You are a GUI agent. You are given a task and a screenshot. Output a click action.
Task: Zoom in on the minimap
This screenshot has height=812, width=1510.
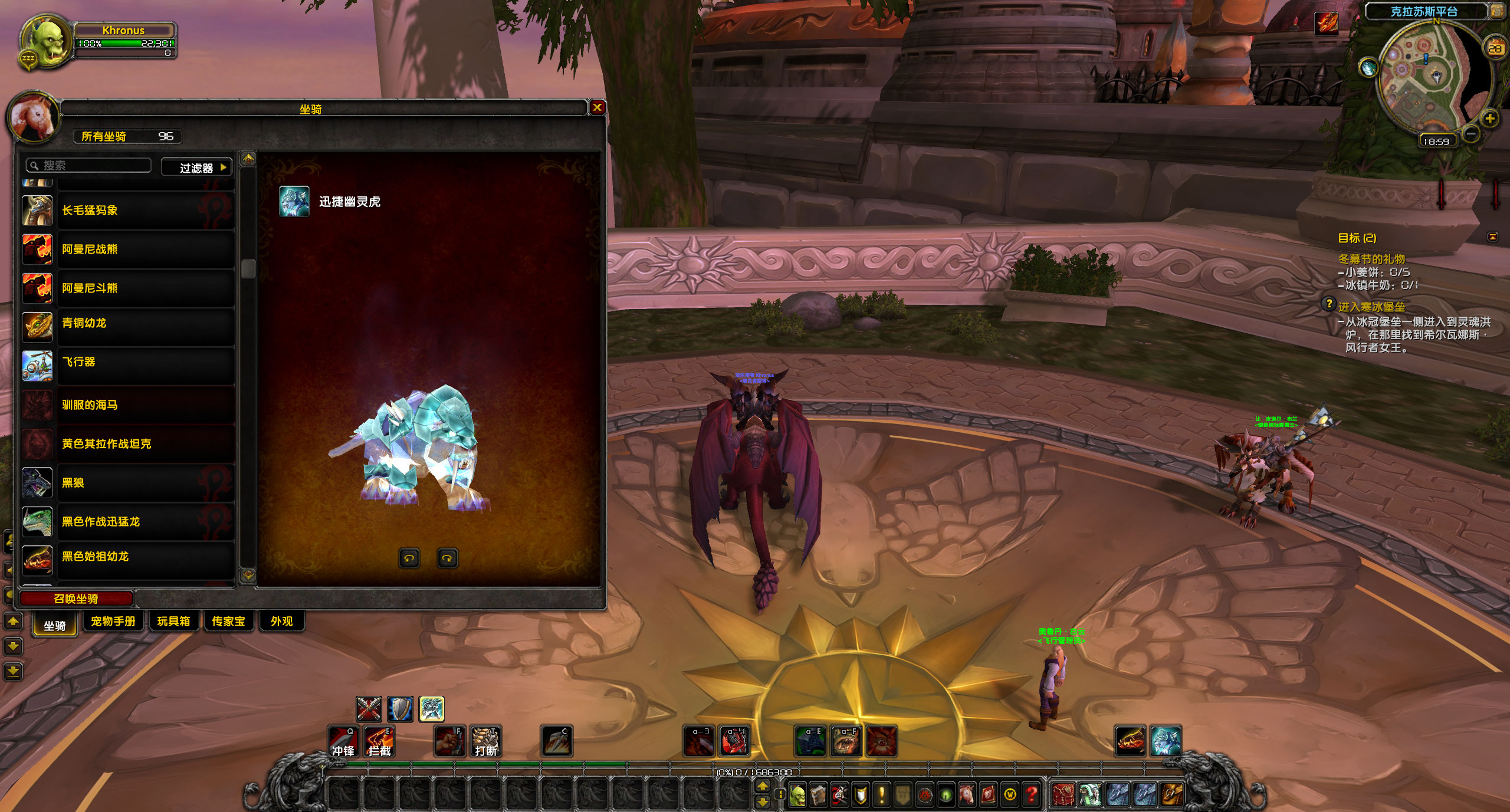pyautogui.click(x=1490, y=119)
